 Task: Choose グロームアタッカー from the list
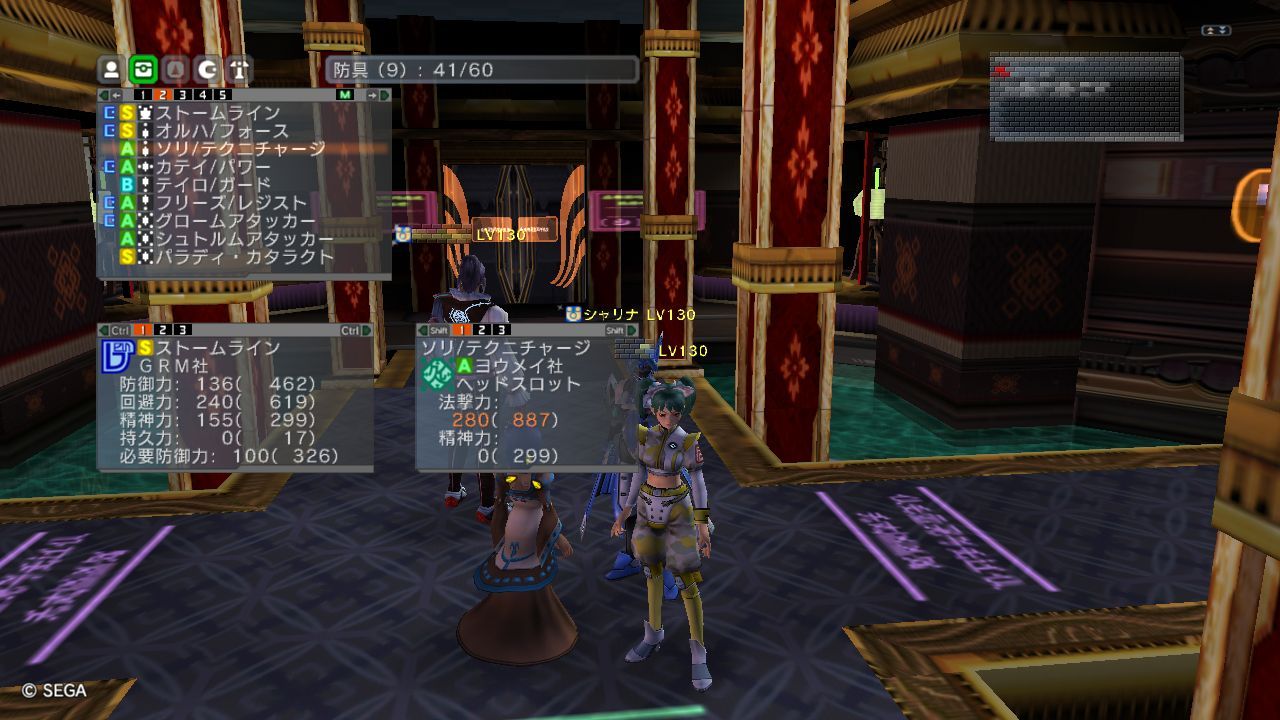[235, 221]
